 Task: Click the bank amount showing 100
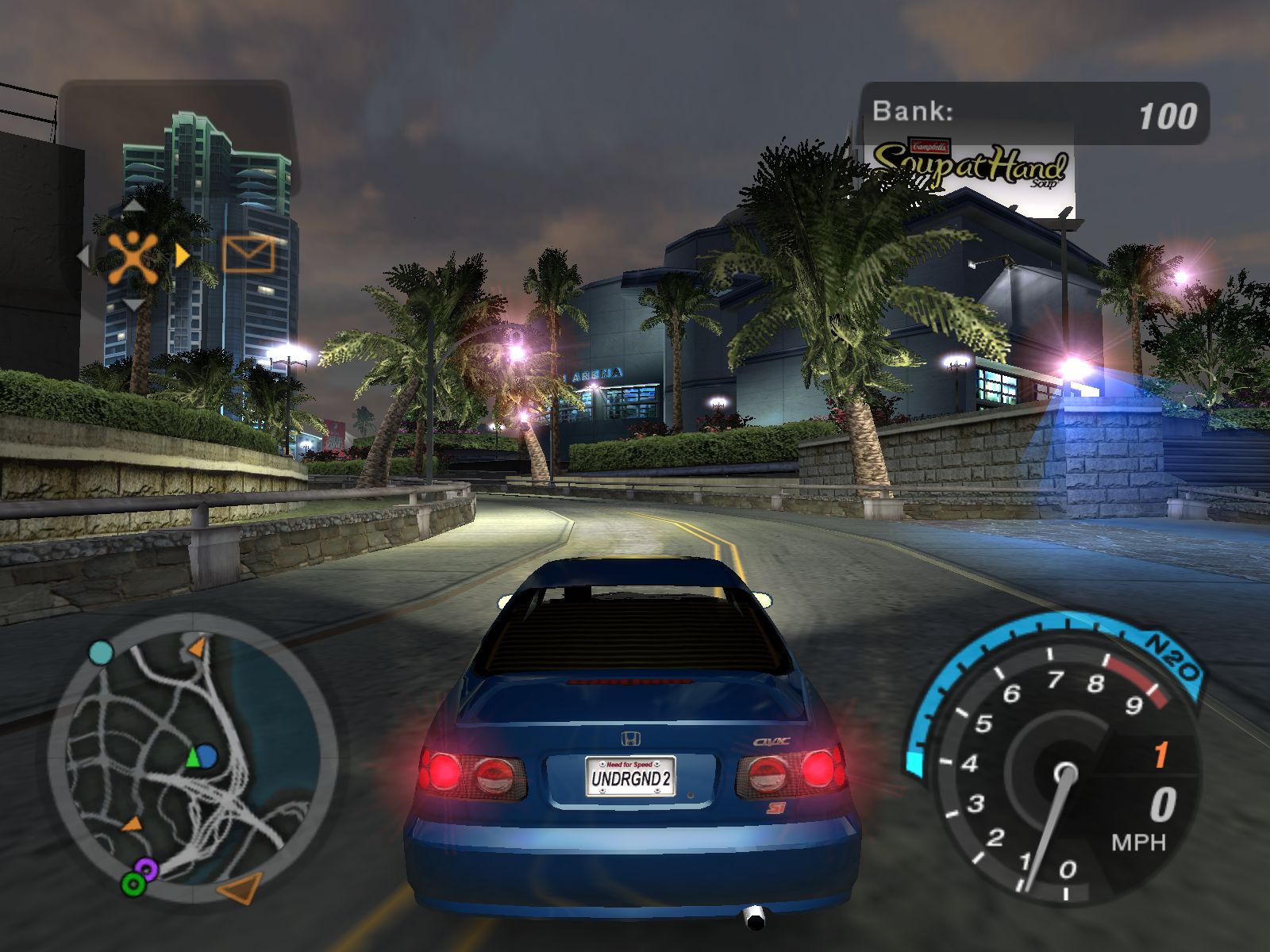coord(1165,115)
